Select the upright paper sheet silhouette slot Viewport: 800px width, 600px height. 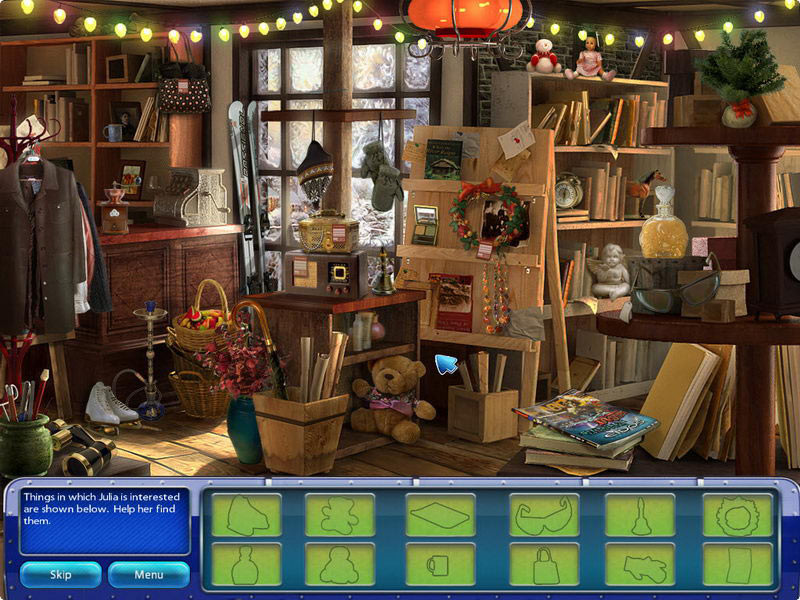738,565
